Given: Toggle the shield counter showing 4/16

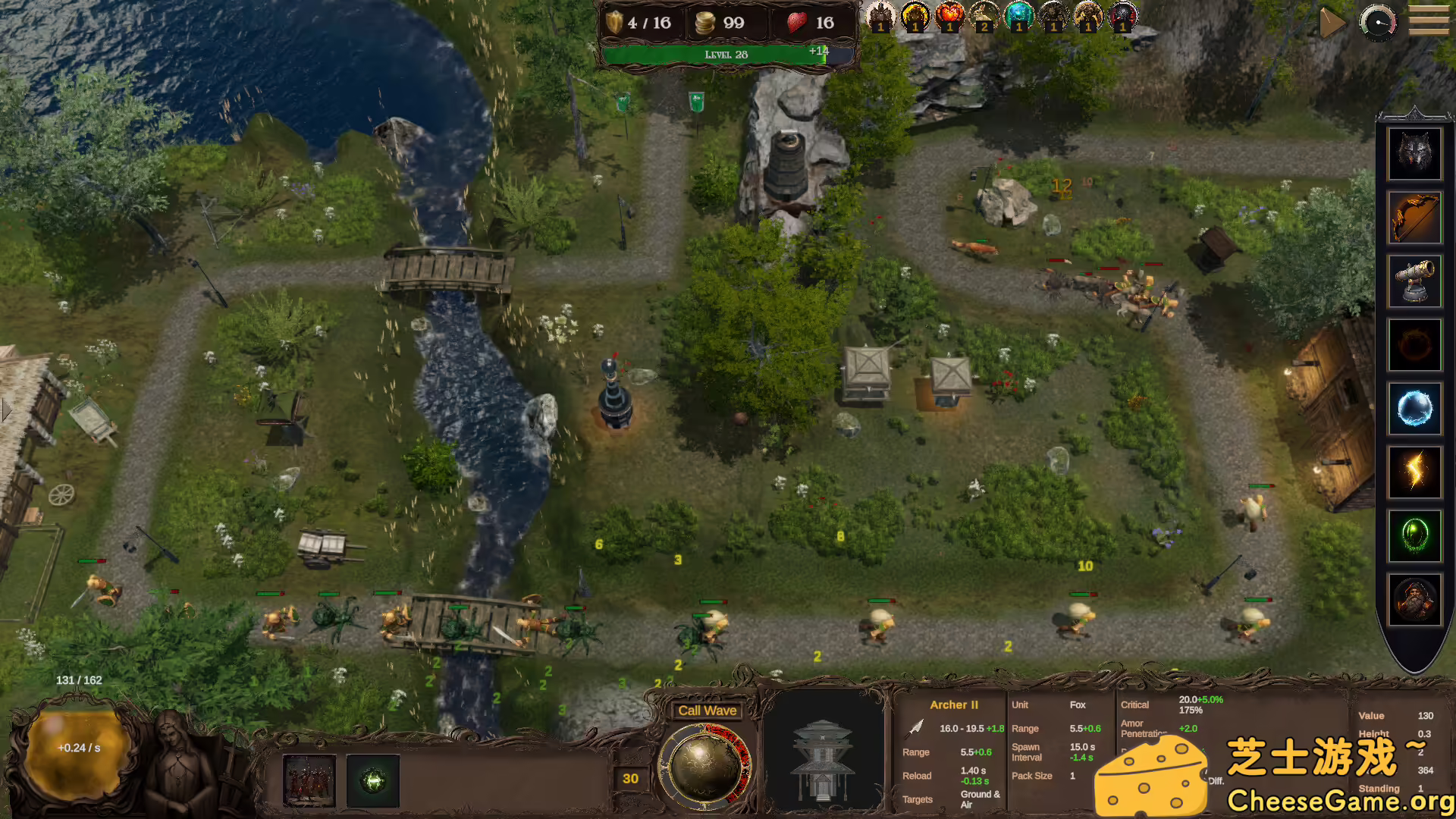Looking at the screenshot, I should (x=641, y=23).
